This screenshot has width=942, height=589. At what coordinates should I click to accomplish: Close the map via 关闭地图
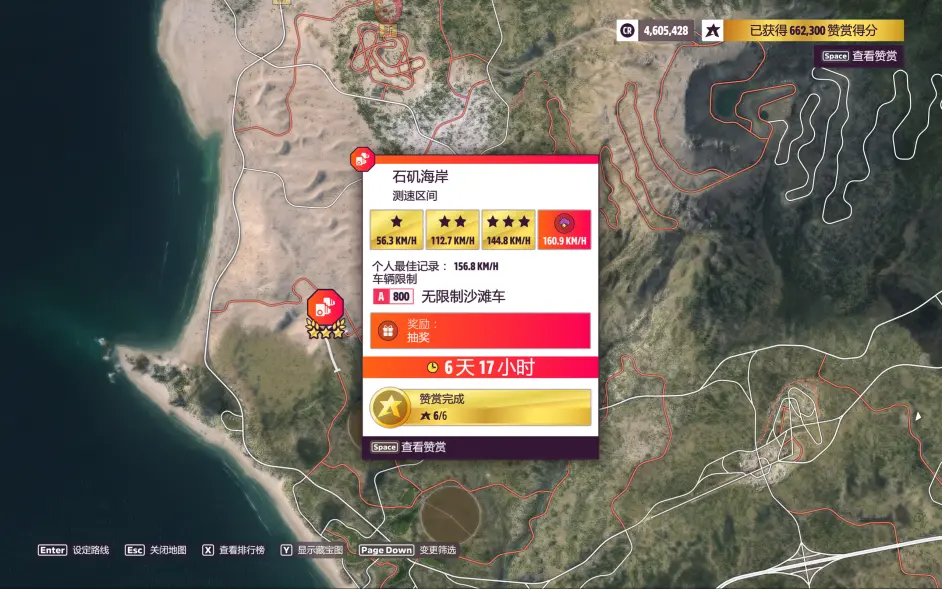tap(156, 550)
